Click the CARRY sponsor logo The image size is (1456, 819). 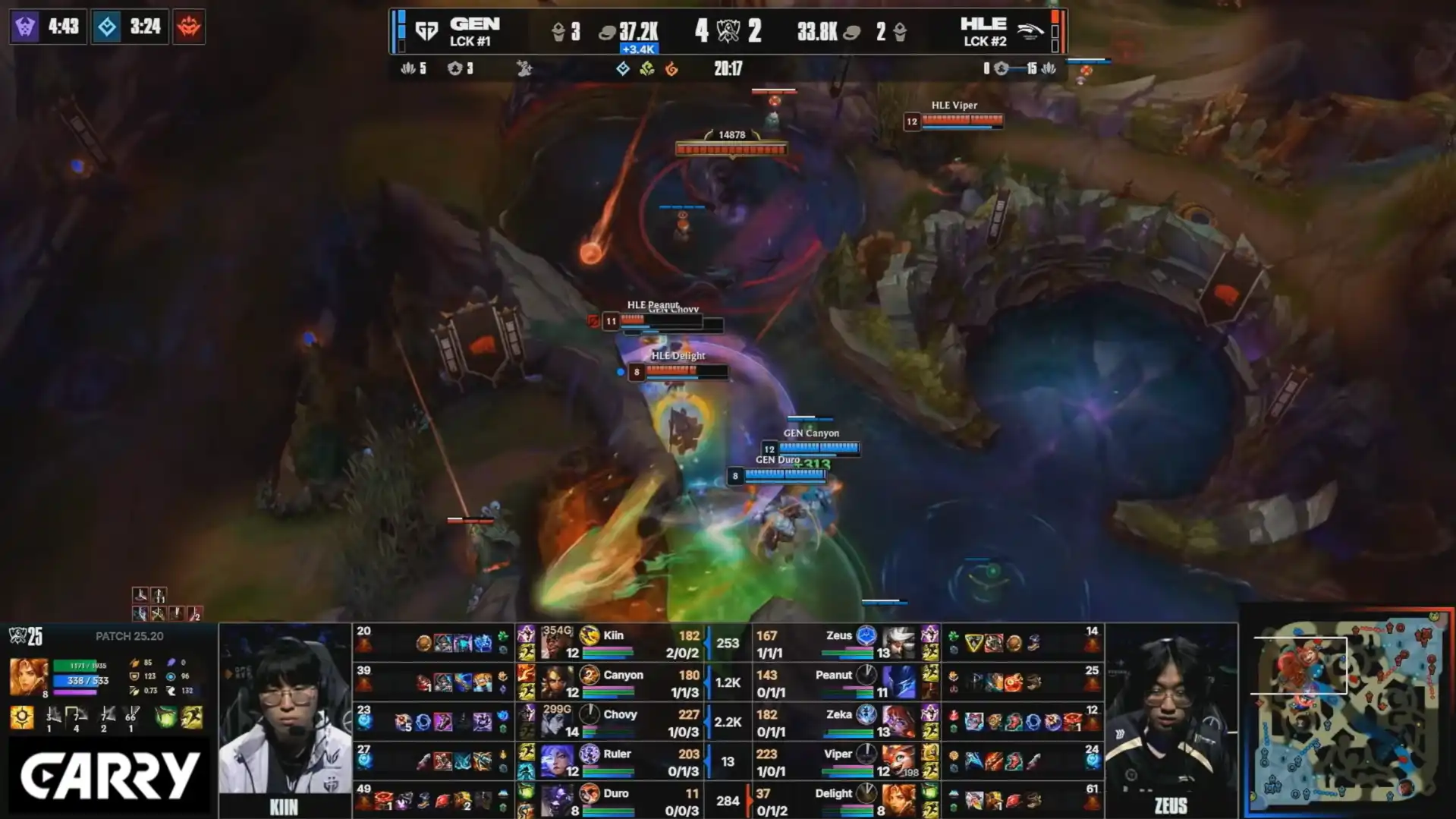tap(109, 776)
